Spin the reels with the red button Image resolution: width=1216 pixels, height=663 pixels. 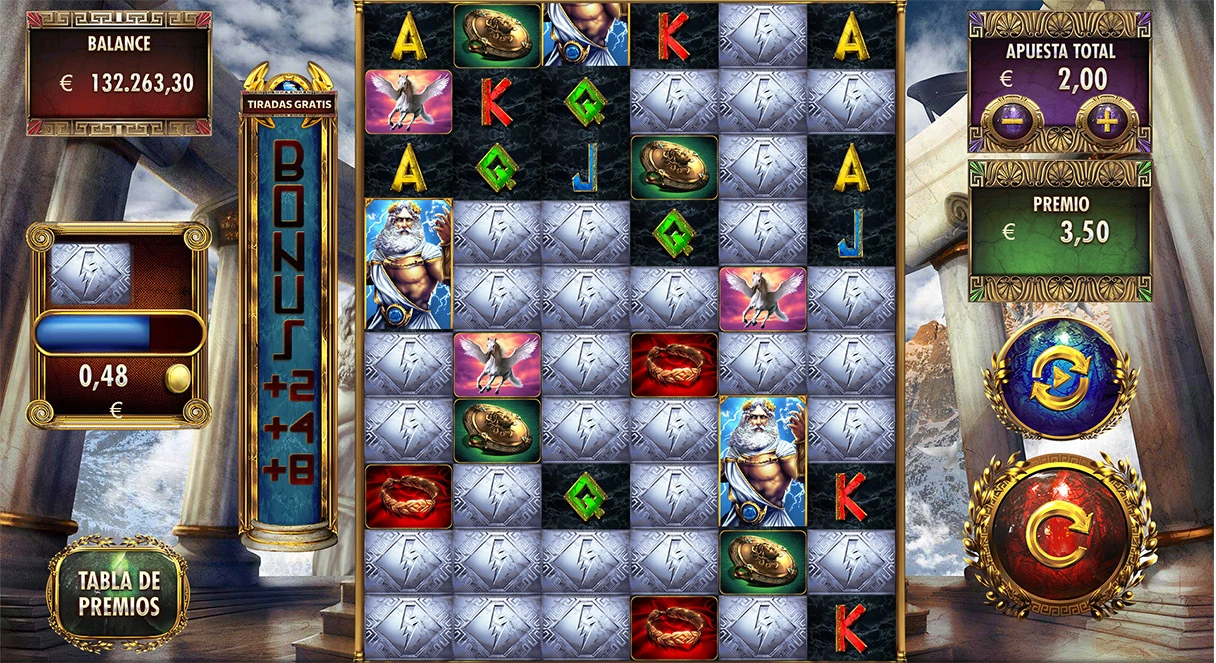tap(1060, 536)
